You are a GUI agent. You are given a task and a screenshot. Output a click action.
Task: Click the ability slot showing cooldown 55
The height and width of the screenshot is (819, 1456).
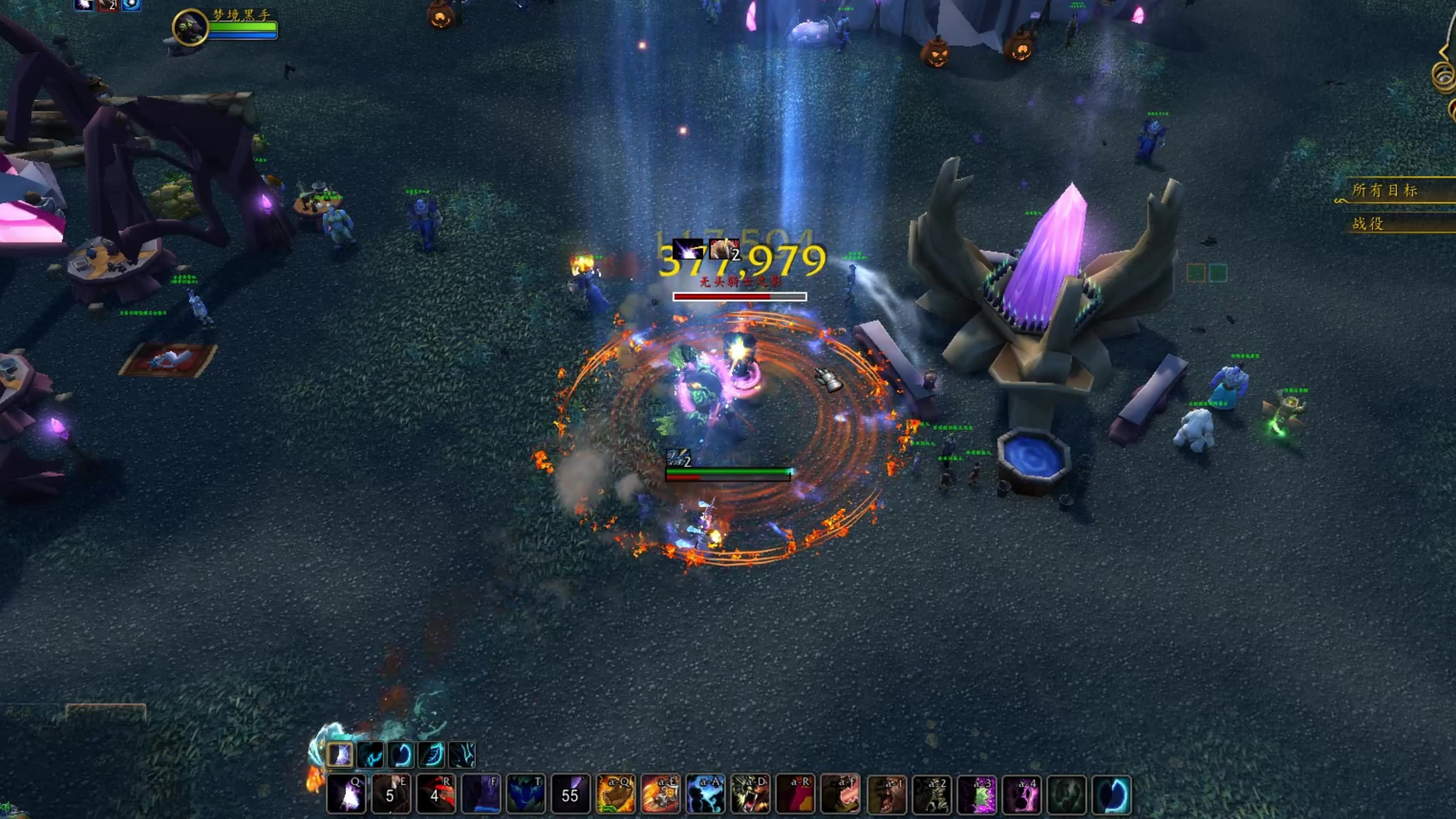pos(570,794)
